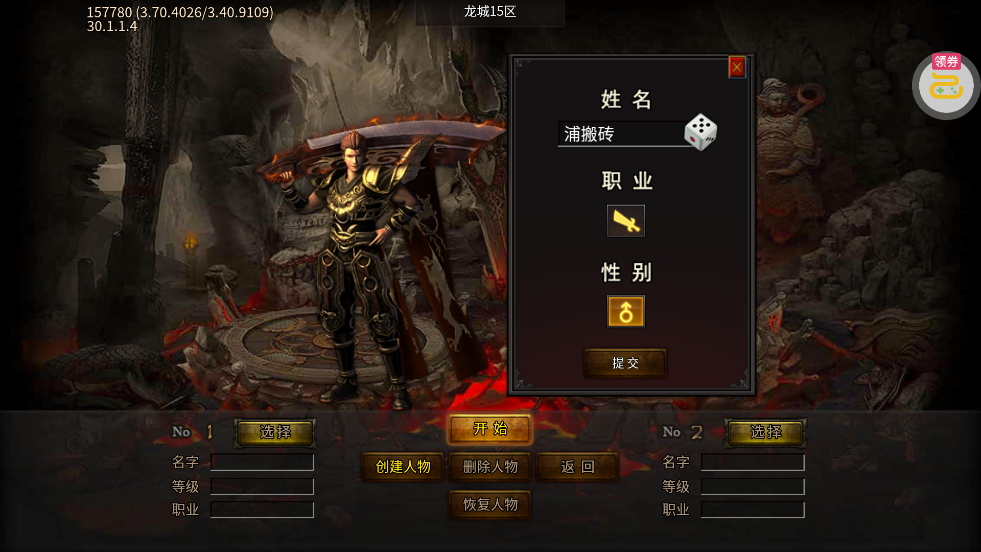
Task: Select character slot No 1 with 选择
Action: click(x=275, y=432)
